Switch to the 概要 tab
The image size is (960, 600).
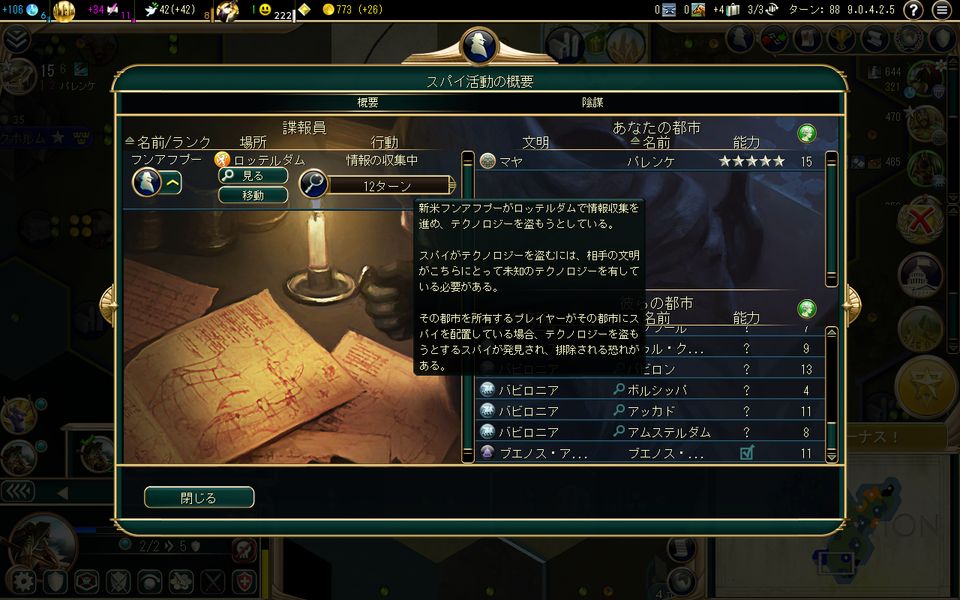click(368, 102)
